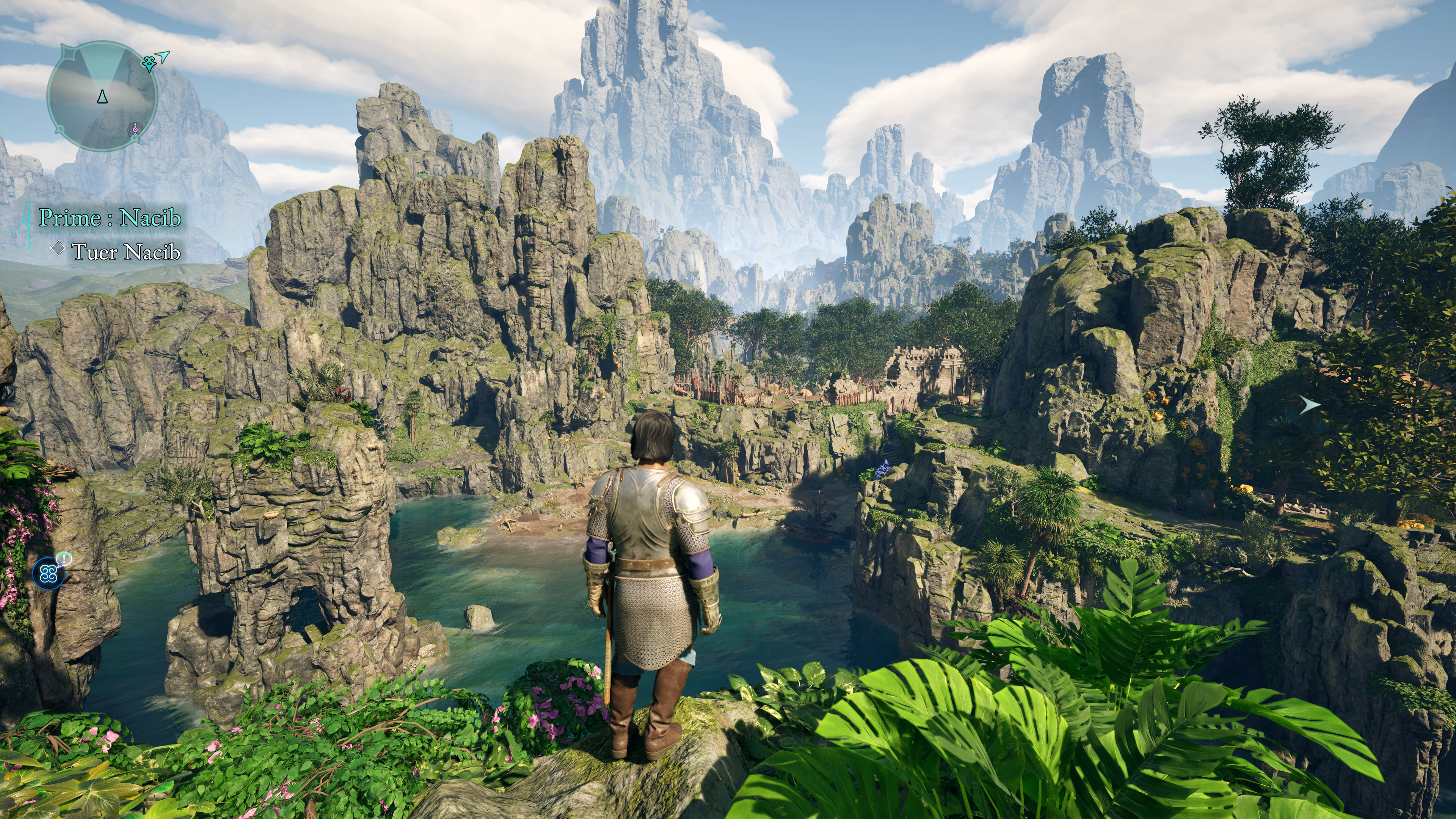
Task: Open the circular minimap
Action: coord(102,96)
